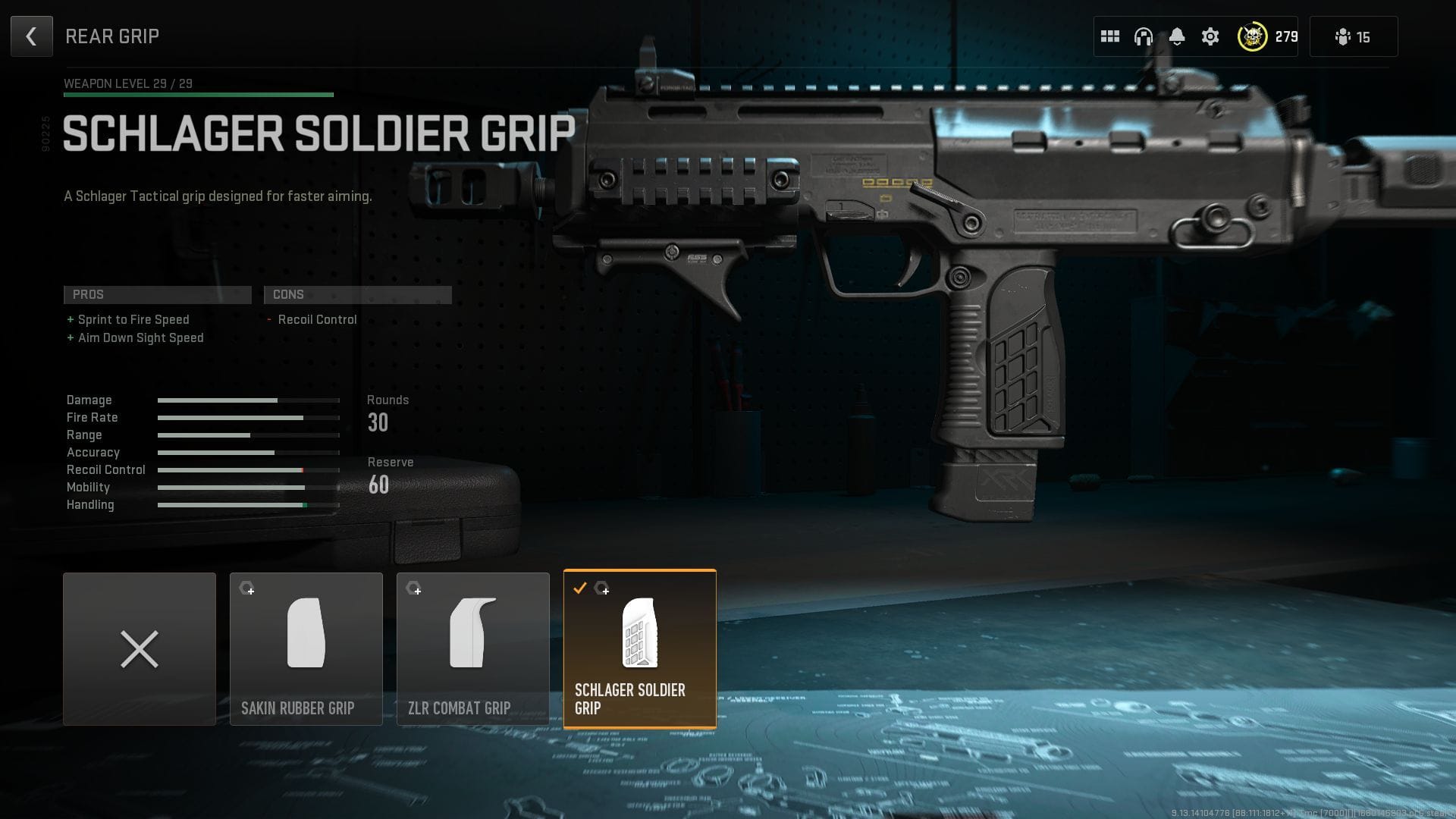The width and height of the screenshot is (1456, 819).
Task: Click the back arrow to exit Rear Grip
Action: coord(31,36)
